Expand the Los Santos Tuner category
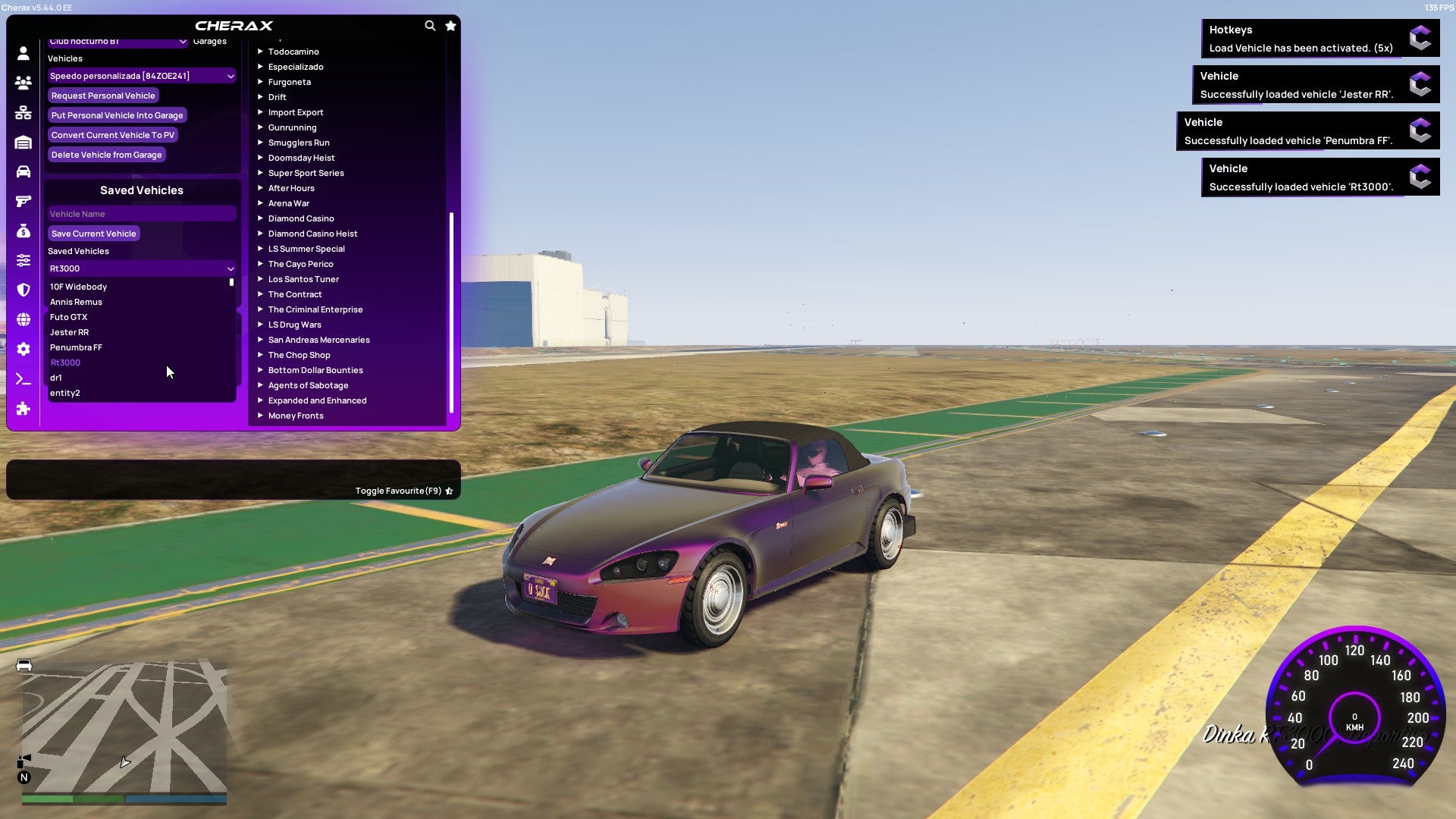Image resolution: width=1456 pixels, height=819 pixels. coord(303,279)
